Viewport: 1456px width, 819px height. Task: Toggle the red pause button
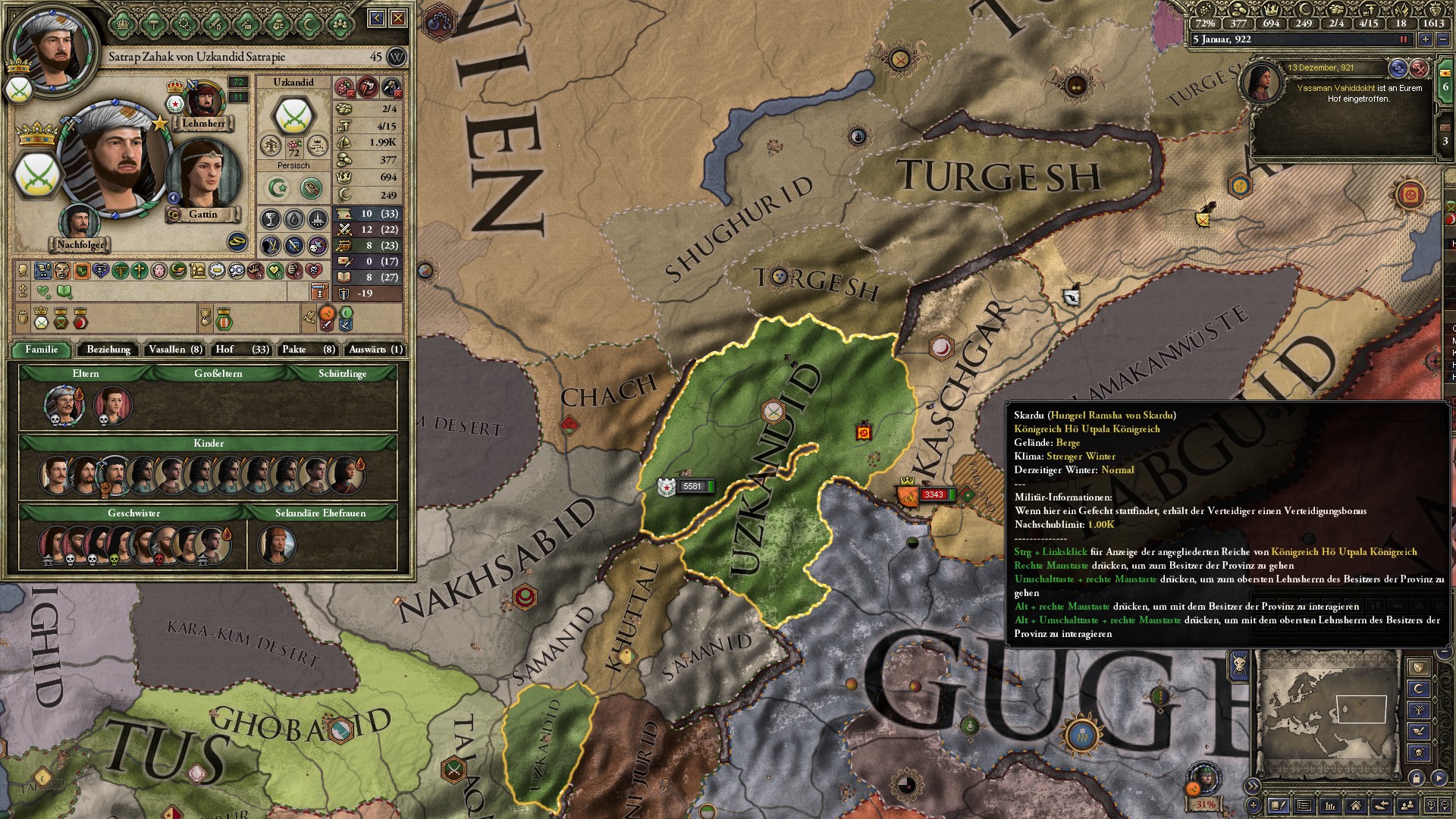point(1403,39)
